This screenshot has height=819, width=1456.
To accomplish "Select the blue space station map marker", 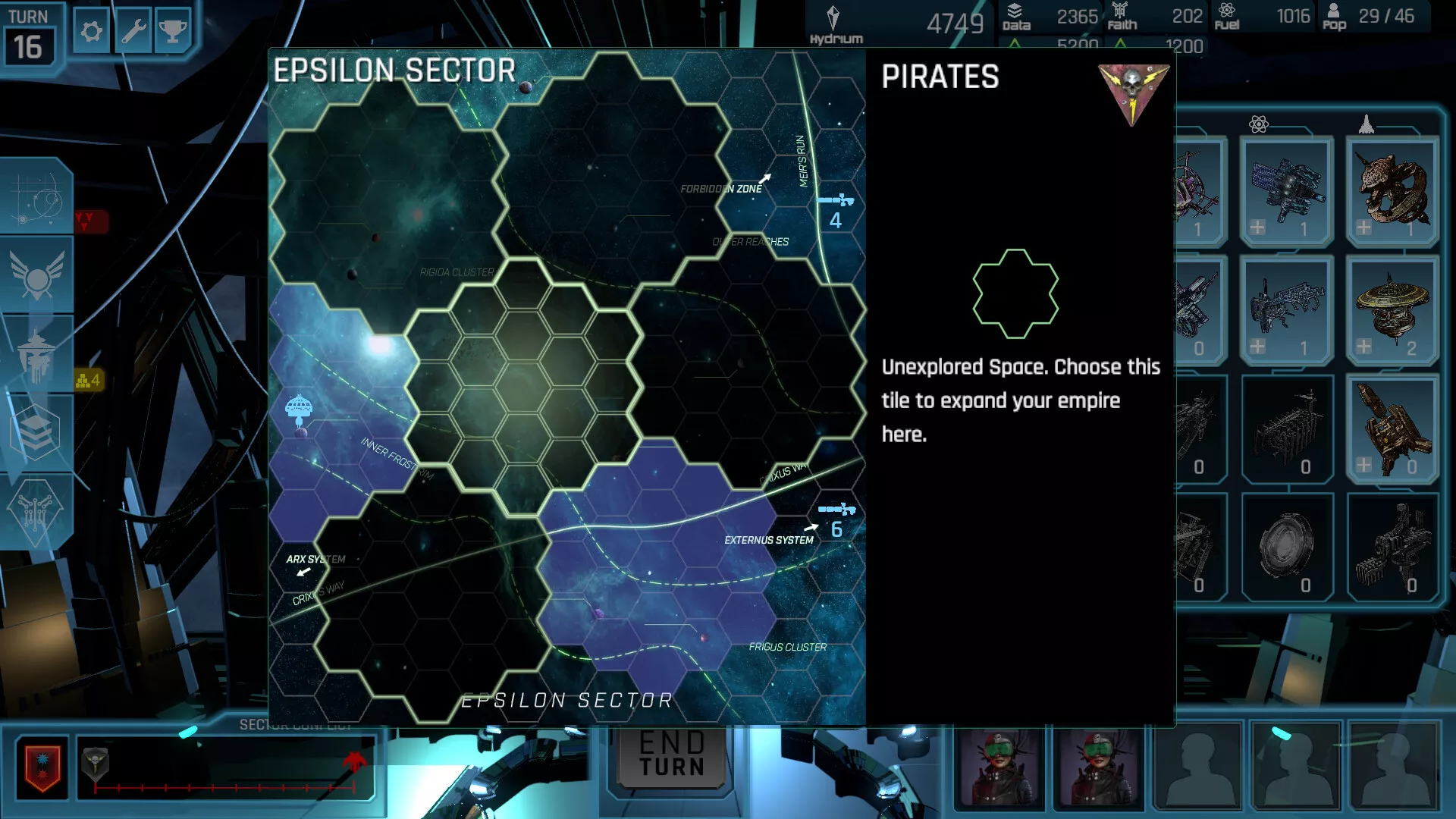I will coord(299,409).
